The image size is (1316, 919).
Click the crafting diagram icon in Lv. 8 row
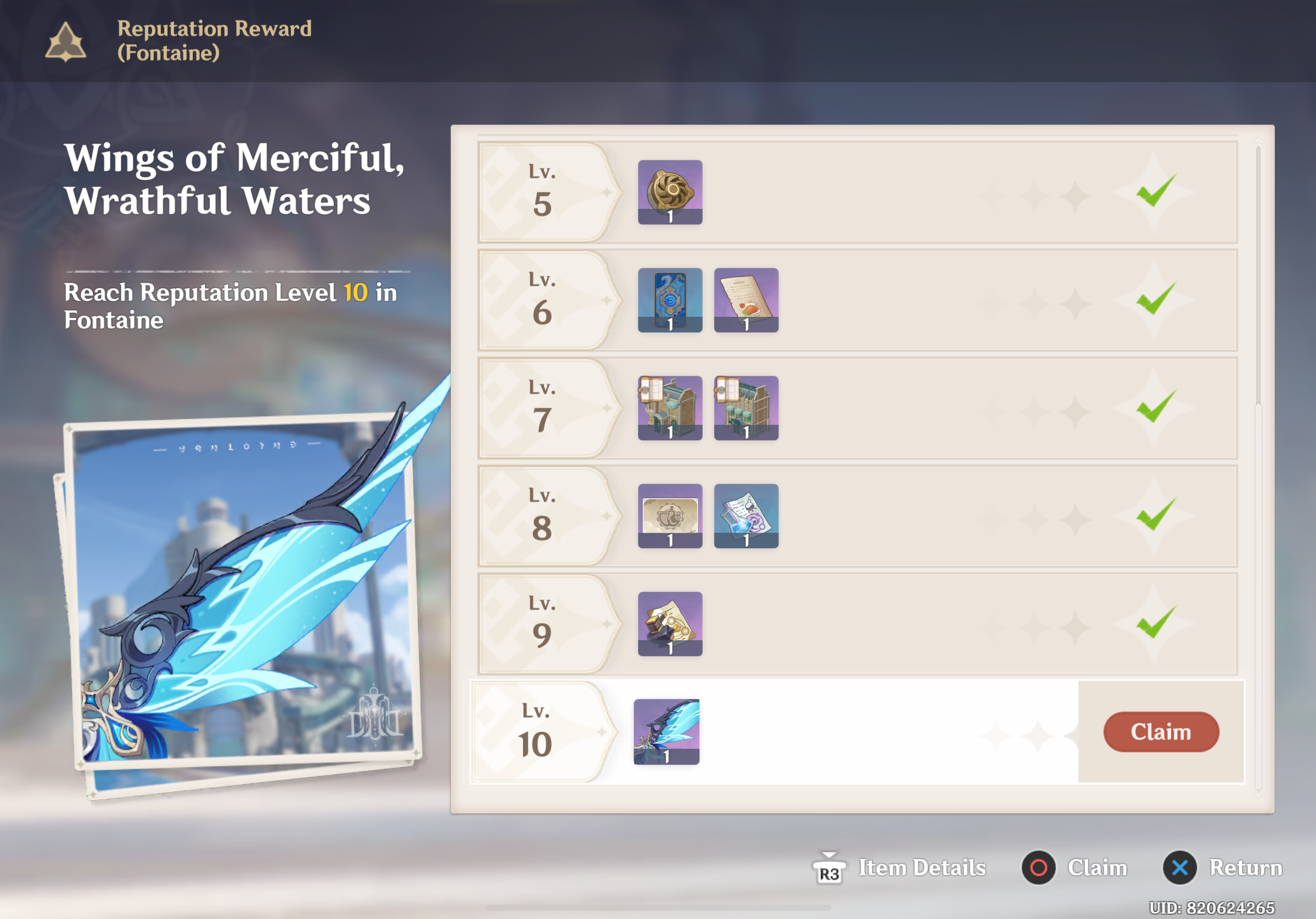pyautogui.click(x=670, y=515)
